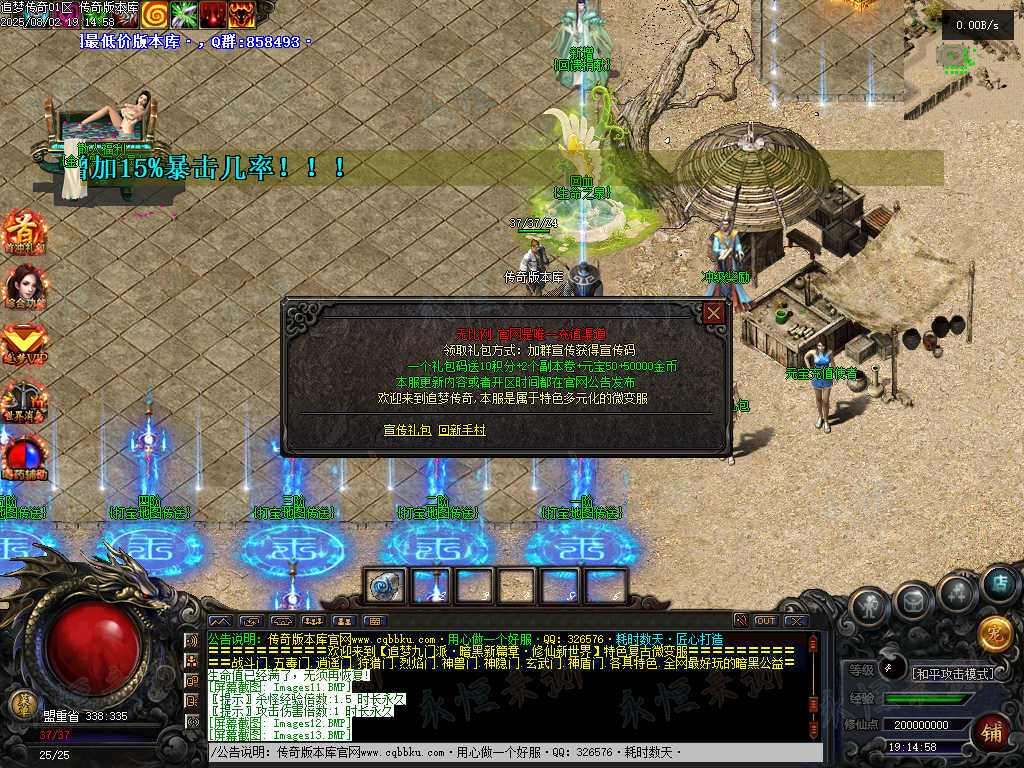Click the orange swirl buff icon
The image size is (1024, 768).
click(154, 13)
